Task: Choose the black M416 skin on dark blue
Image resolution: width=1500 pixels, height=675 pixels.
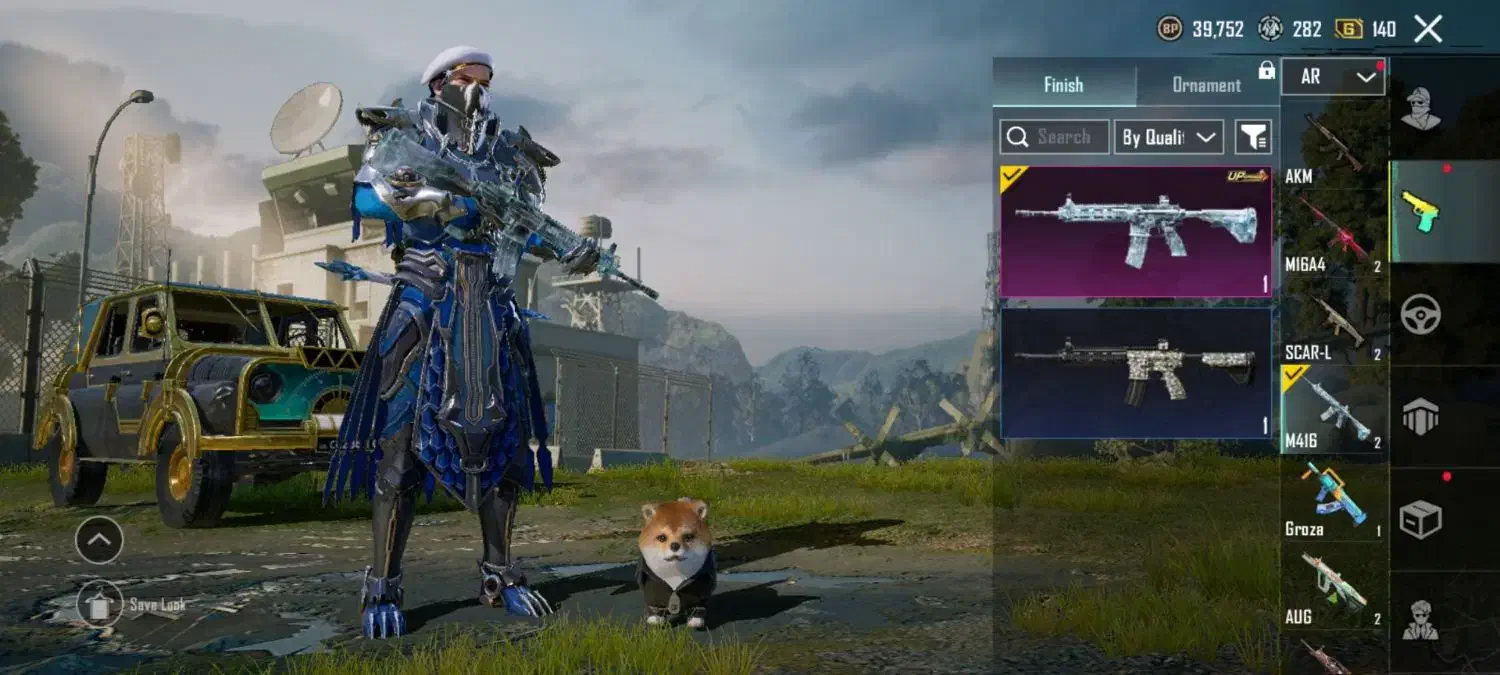Action: tap(1136, 373)
